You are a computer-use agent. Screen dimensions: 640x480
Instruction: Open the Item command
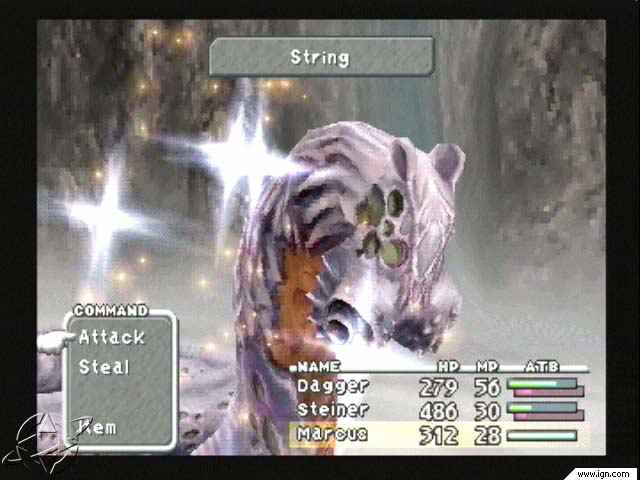(98, 427)
